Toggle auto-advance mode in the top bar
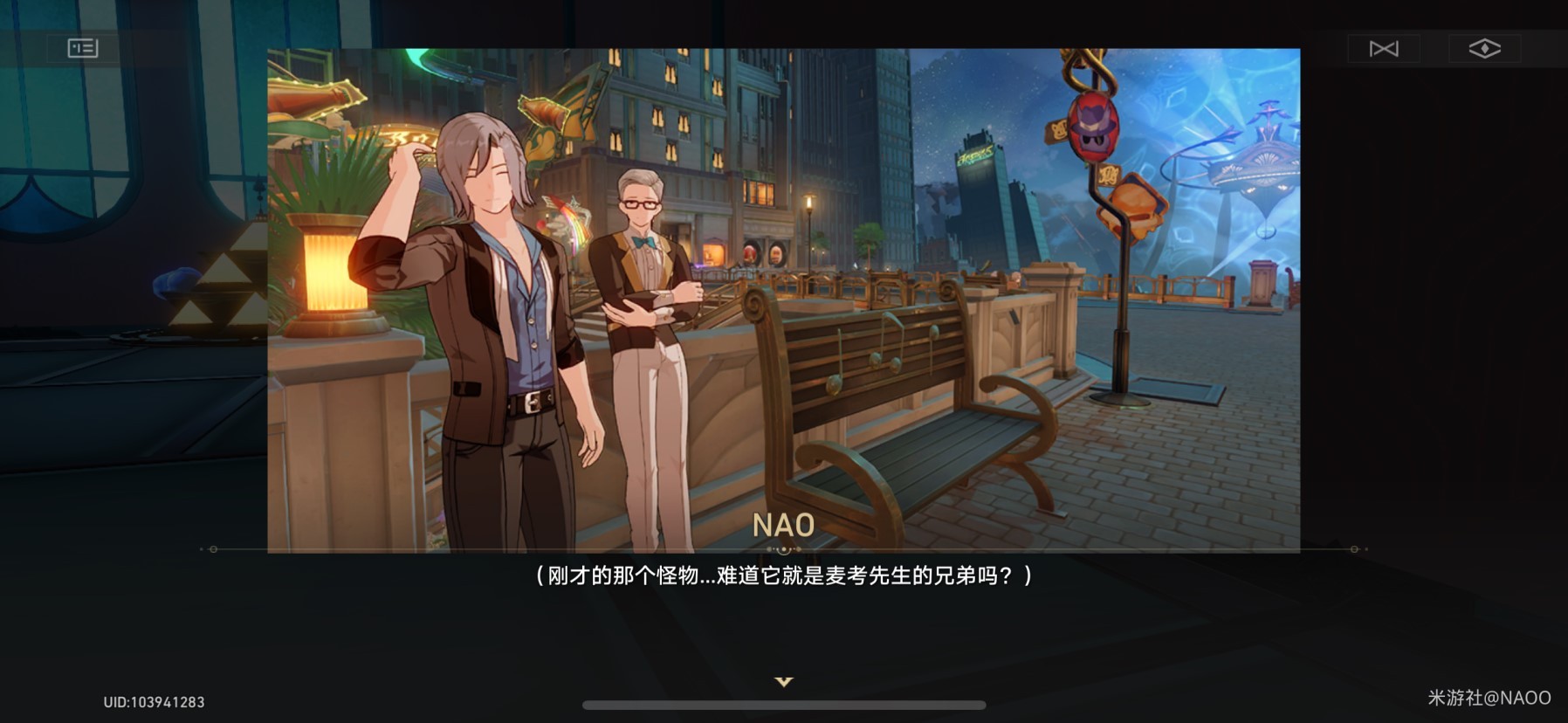1568x723 pixels. click(1384, 48)
